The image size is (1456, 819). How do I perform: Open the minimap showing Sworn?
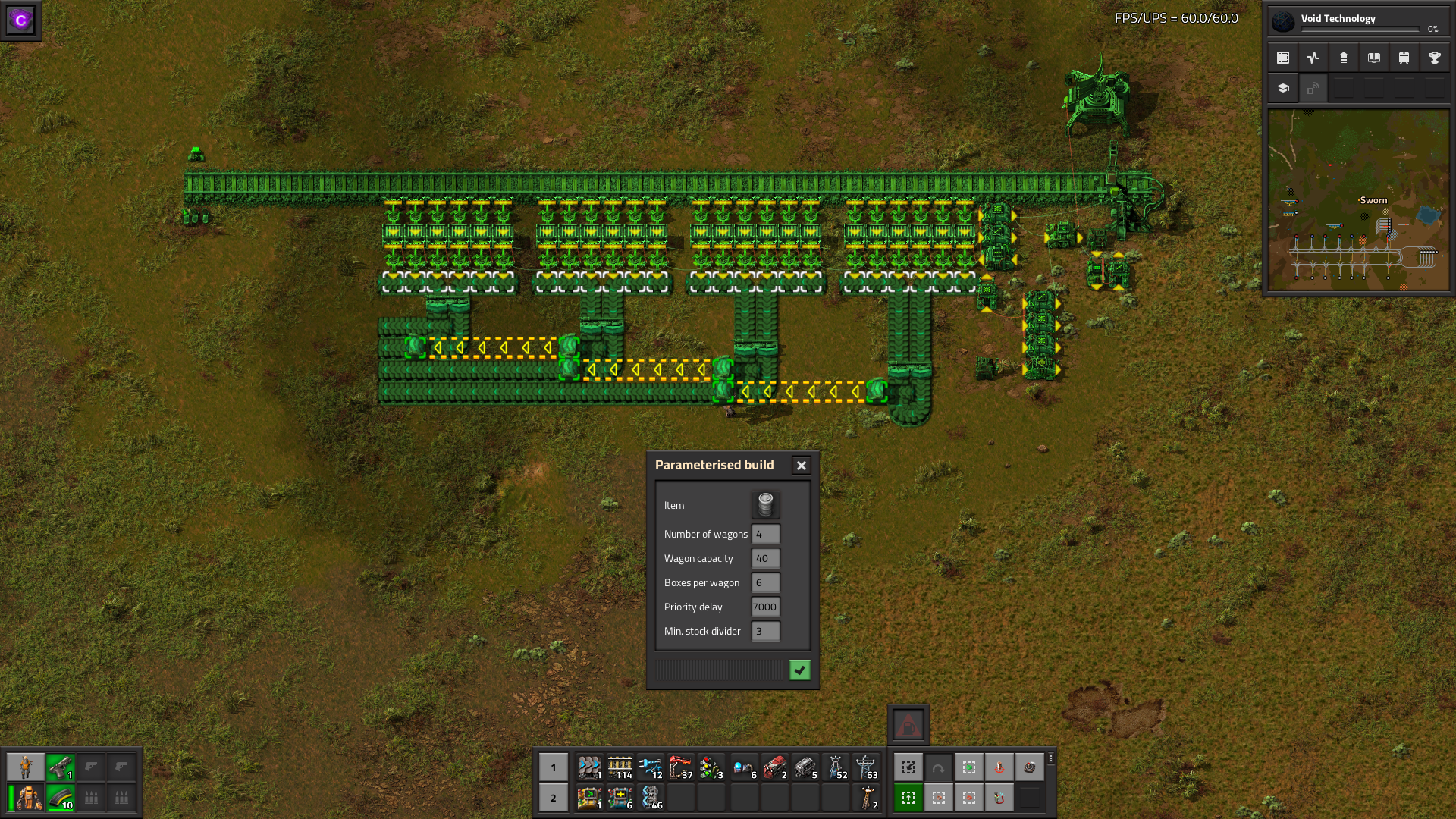[1358, 200]
